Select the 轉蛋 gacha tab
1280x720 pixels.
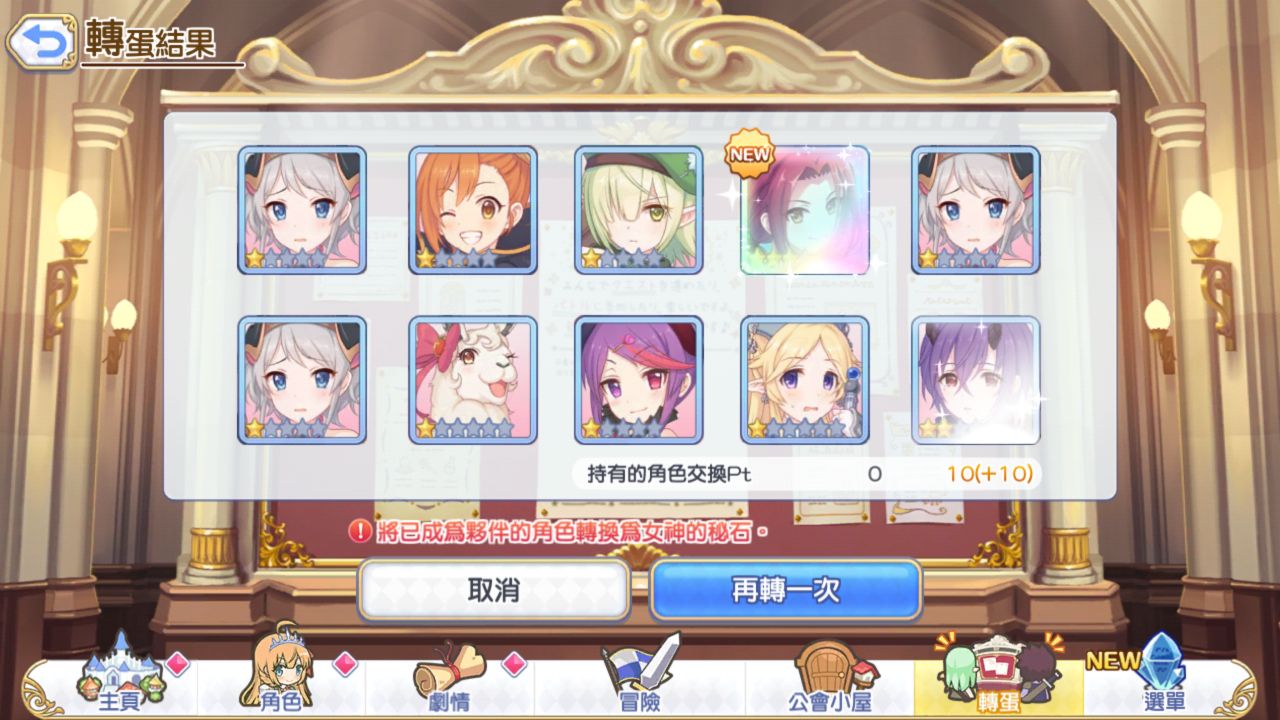997,678
